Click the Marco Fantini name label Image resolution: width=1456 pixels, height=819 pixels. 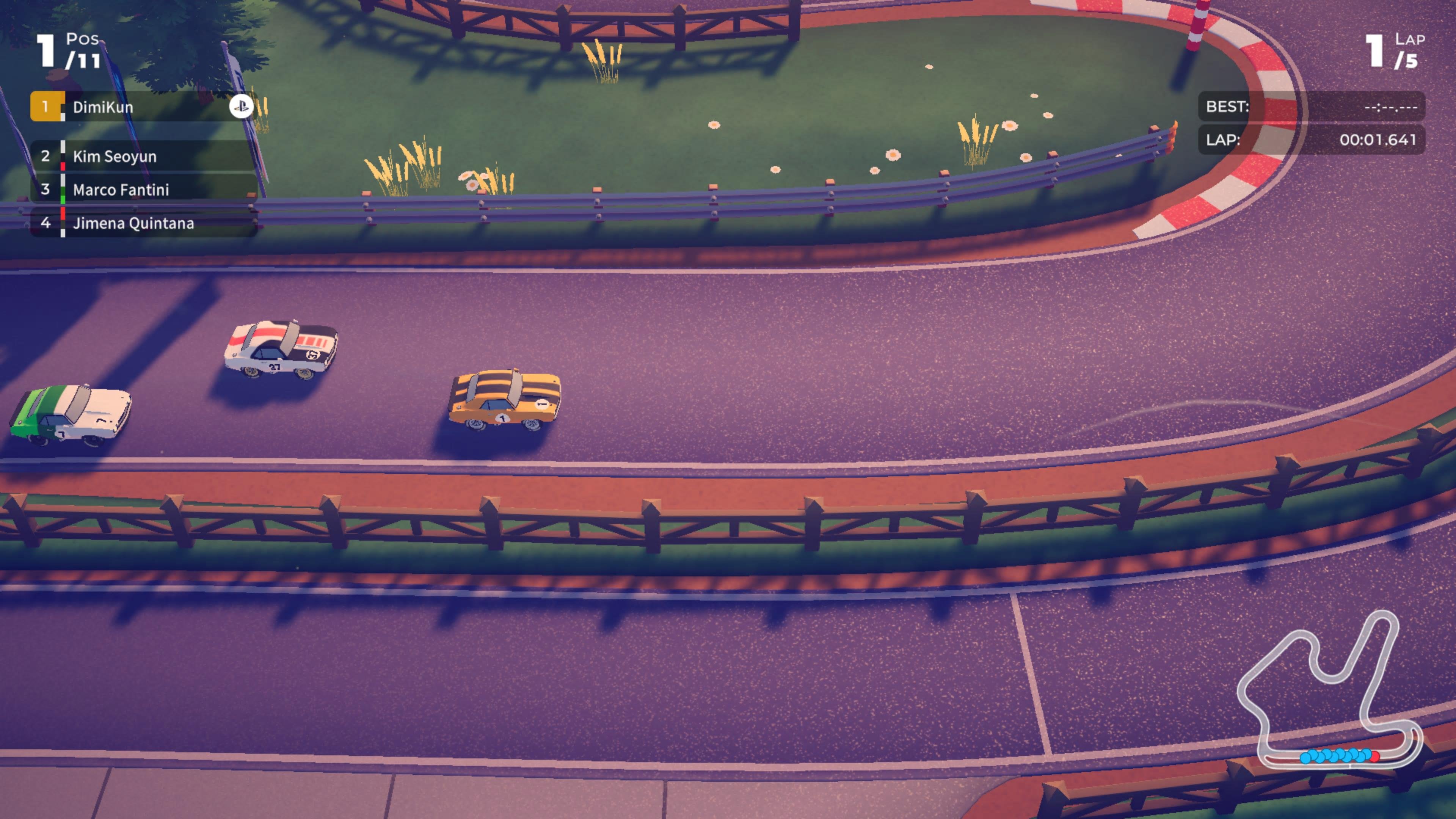pyautogui.click(x=121, y=190)
